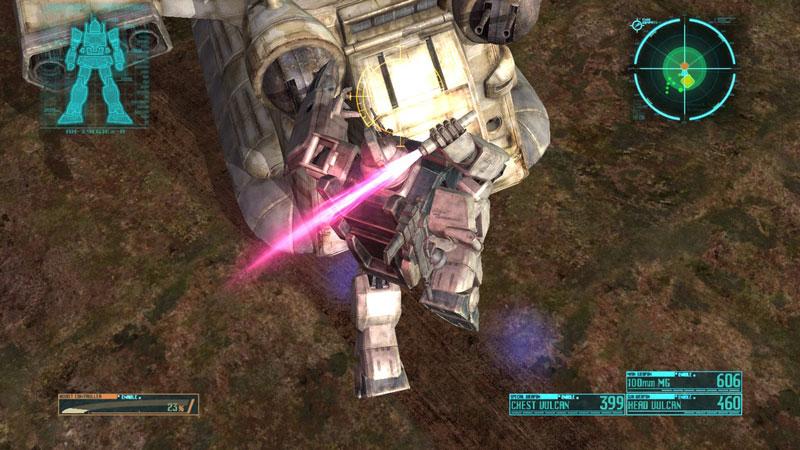This screenshot has height=450, width=800.
Task: Click the circular green radar
Action: pyautogui.click(x=684, y=65)
